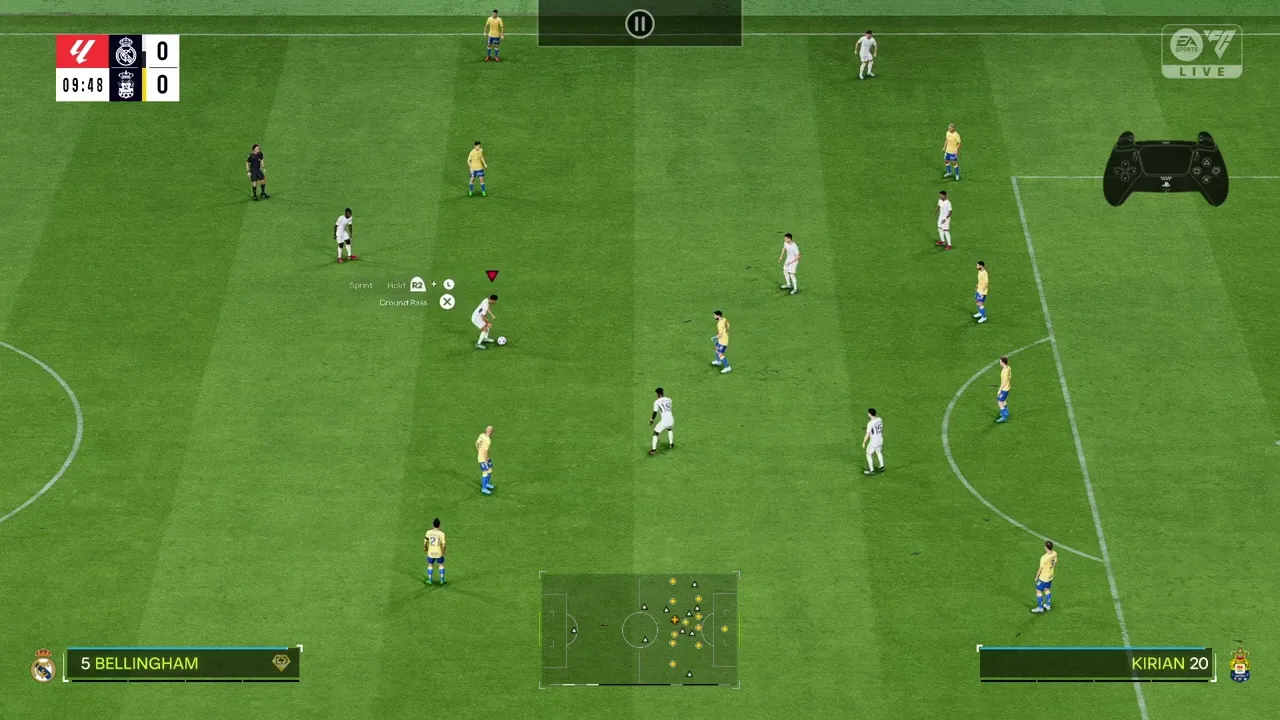Open the pitch radar minimap

point(639,630)
